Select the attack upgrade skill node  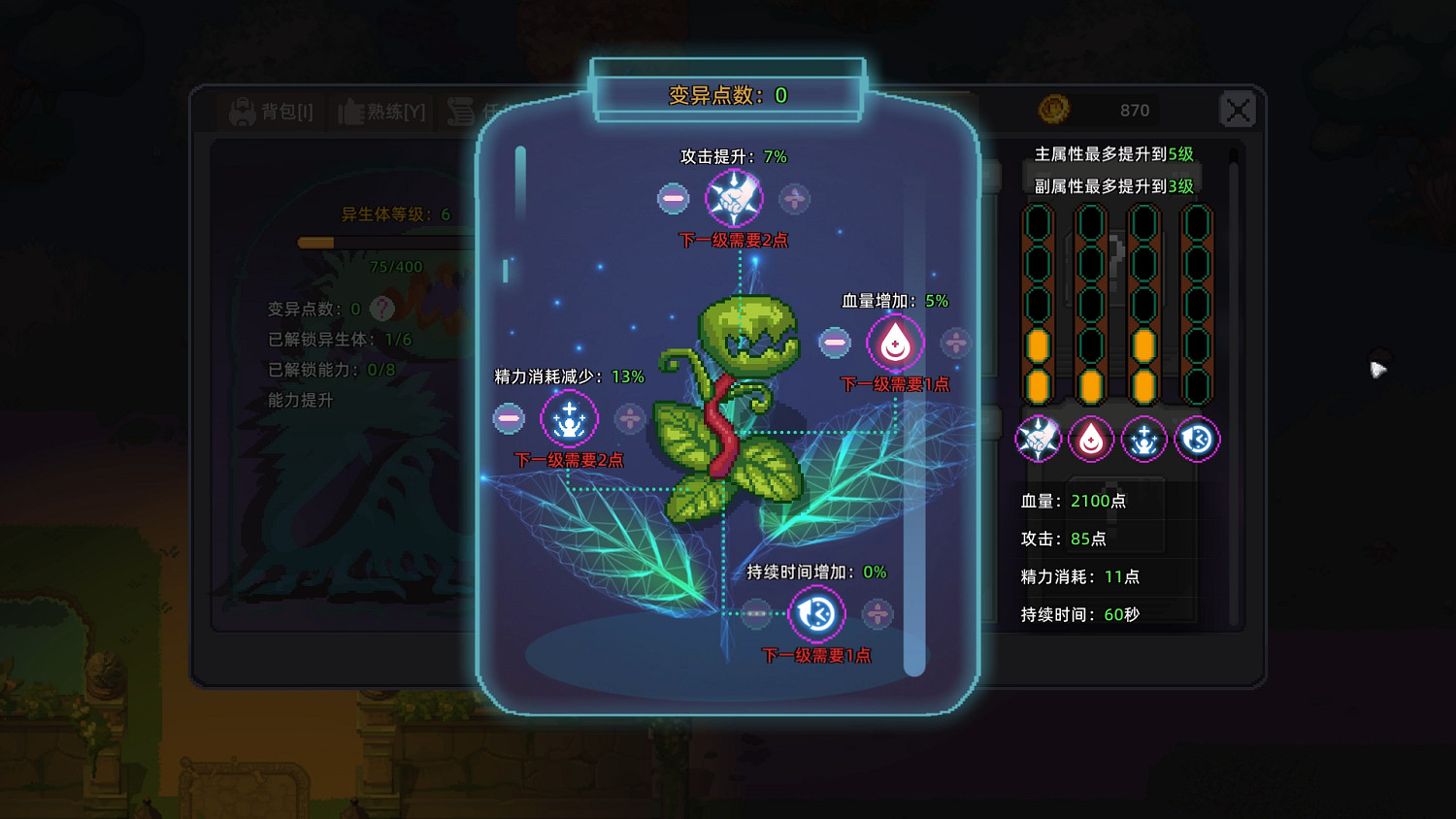[x=734, y=198]
